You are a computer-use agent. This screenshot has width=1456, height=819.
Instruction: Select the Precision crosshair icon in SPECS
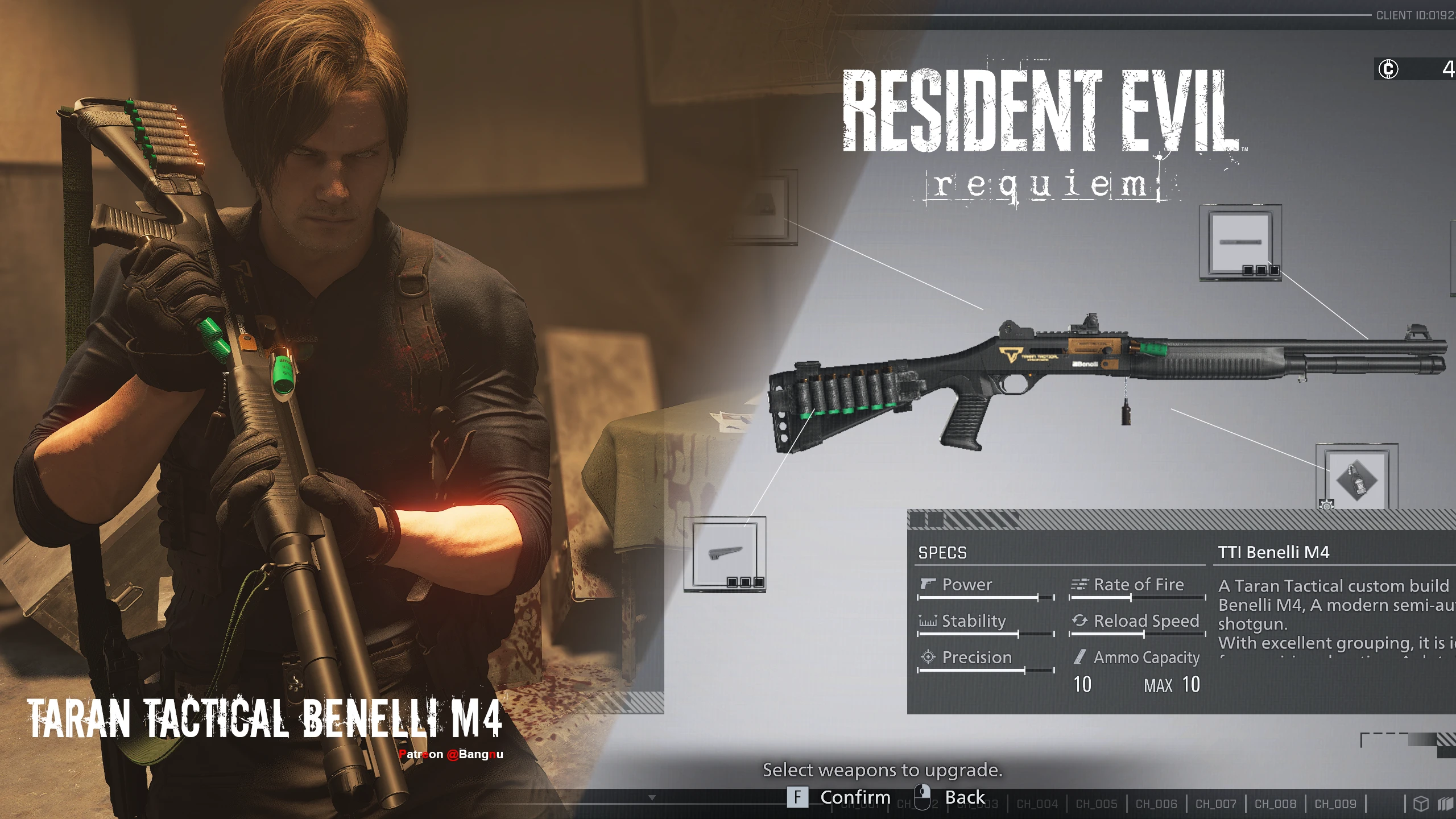pyautogui.click(x=929, y=658)
